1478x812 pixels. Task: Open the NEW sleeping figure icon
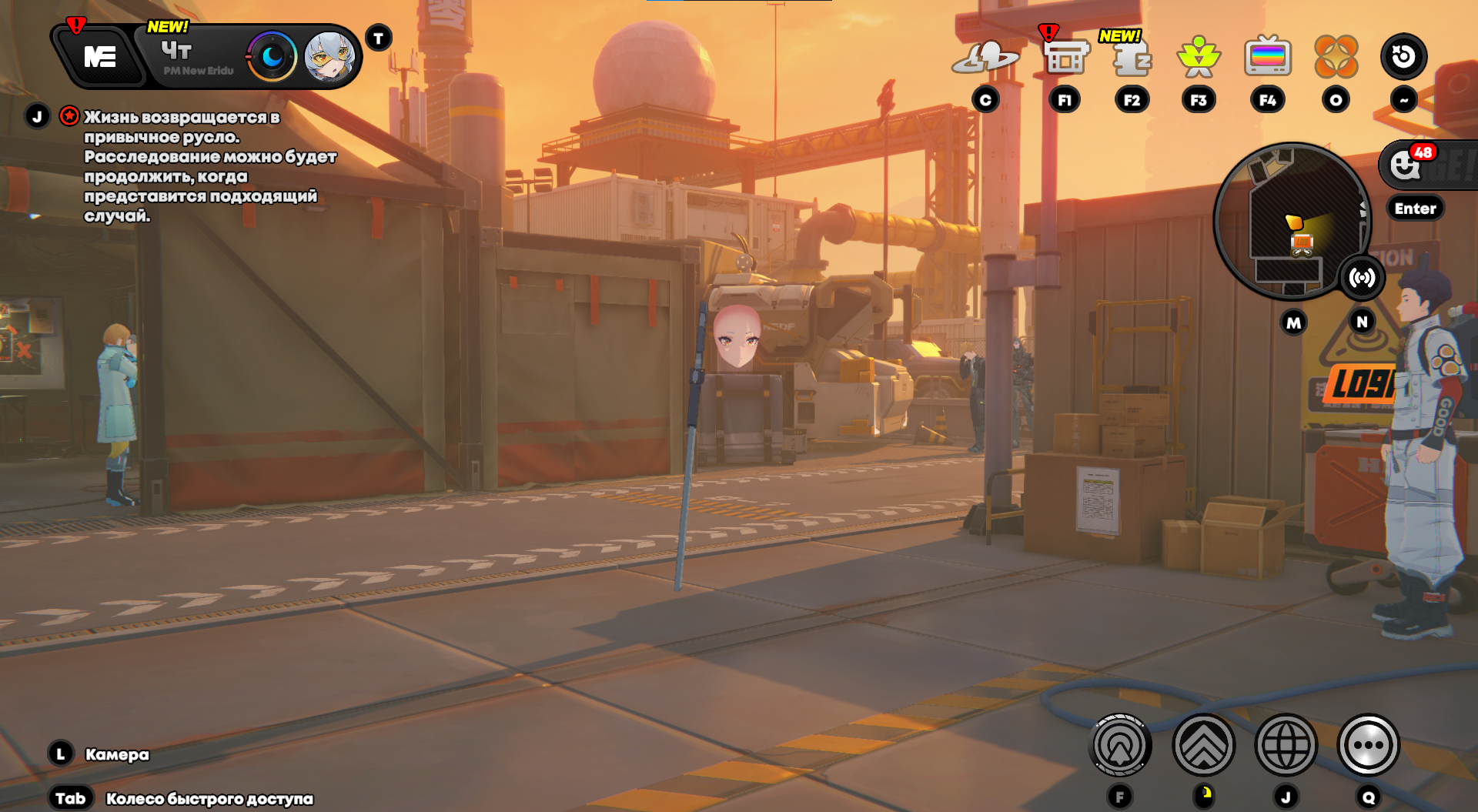(1132, 57)
